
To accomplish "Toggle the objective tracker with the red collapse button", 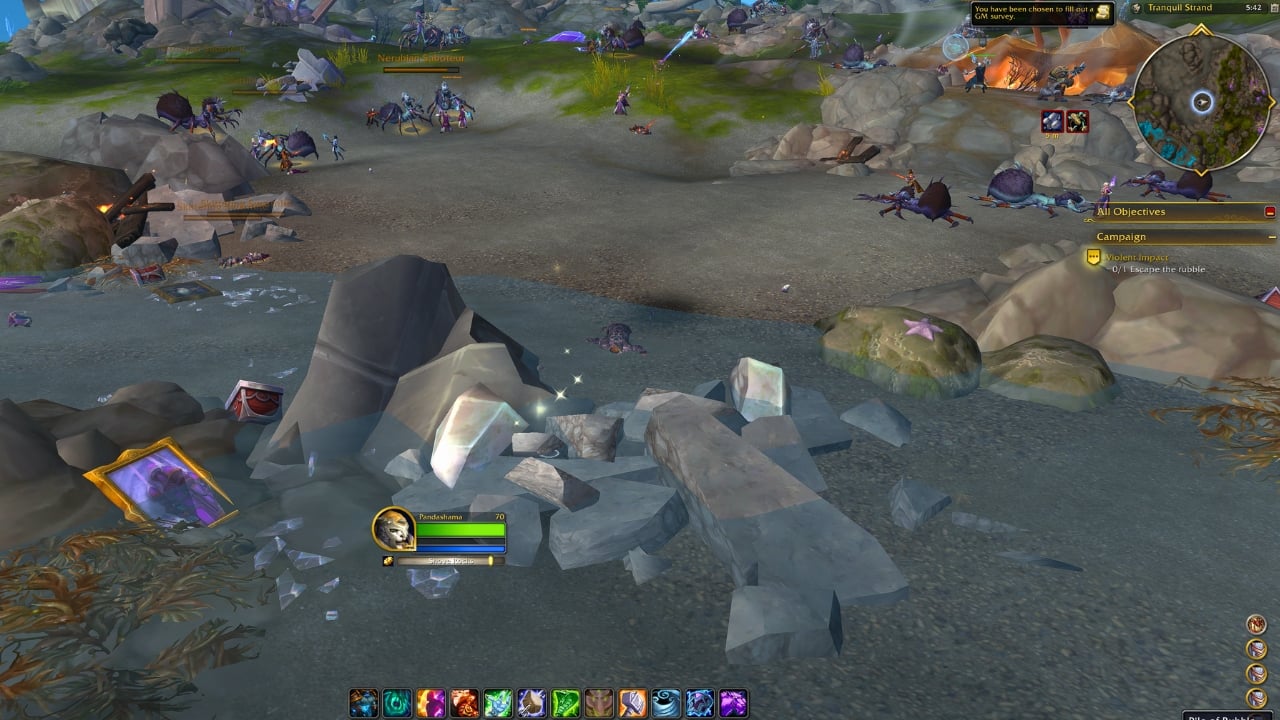I will pos(1268,212).
